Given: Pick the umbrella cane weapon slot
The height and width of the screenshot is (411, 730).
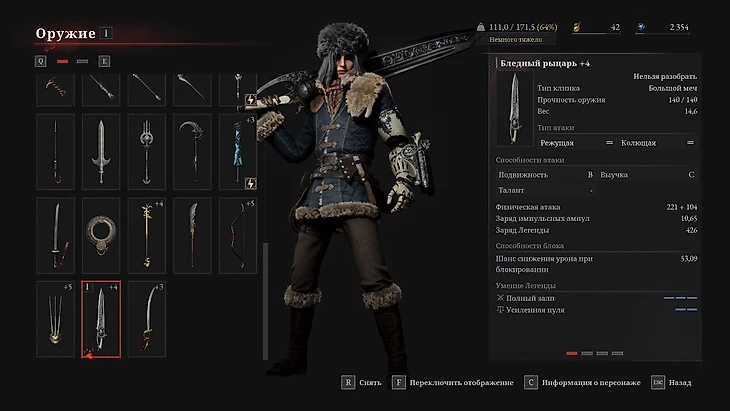Looking at the screenshot, I should pyautogui.click(x=56, y=152).
